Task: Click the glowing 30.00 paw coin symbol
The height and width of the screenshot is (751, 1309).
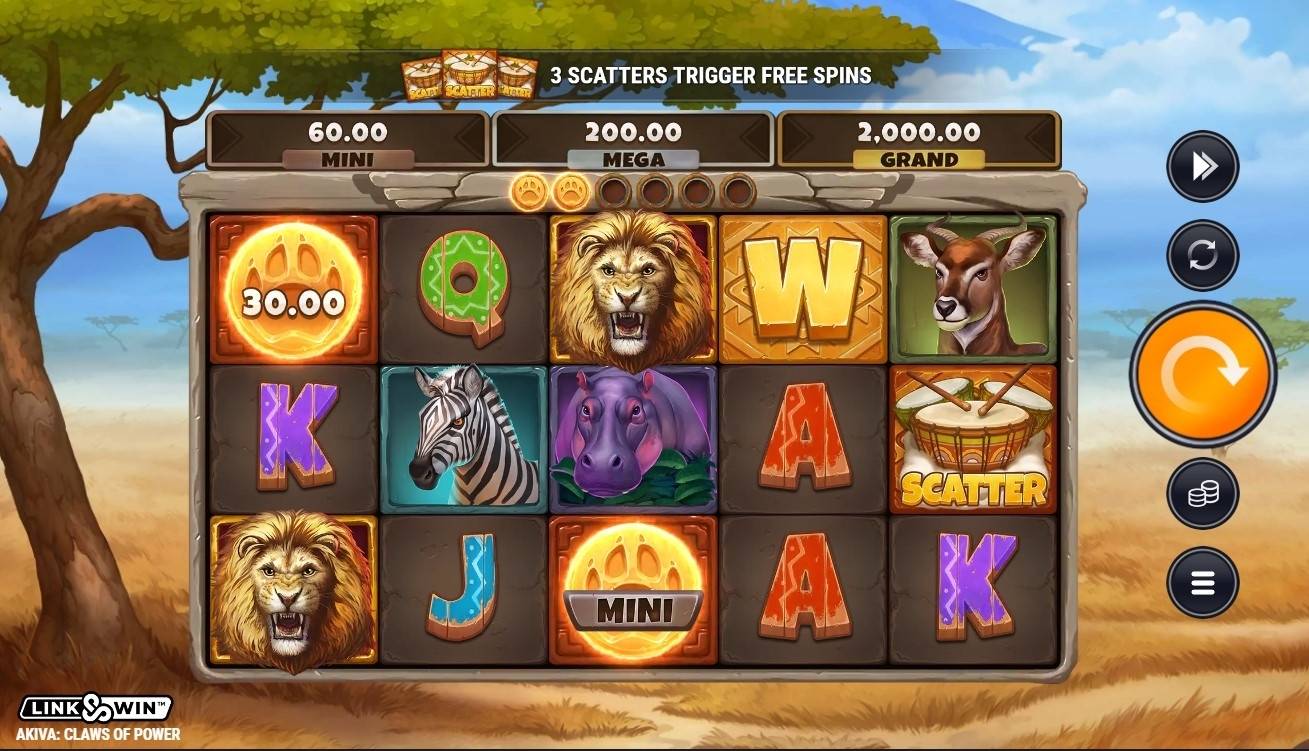Action: click(x=290, y=287)
